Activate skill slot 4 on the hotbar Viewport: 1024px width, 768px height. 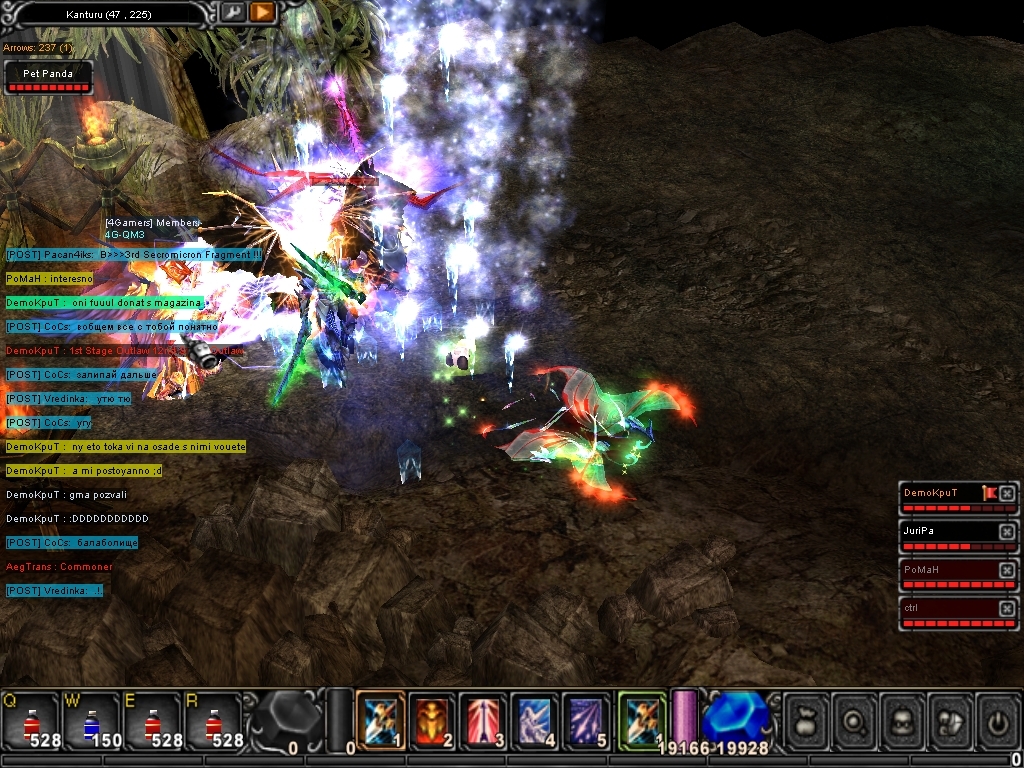535,720
